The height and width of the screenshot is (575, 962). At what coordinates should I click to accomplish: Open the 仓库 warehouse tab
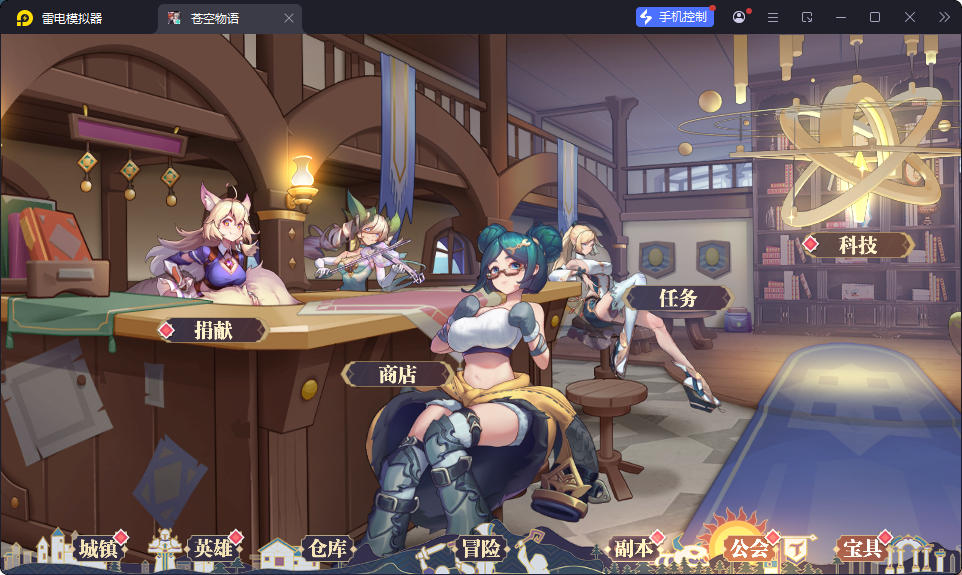327,548
